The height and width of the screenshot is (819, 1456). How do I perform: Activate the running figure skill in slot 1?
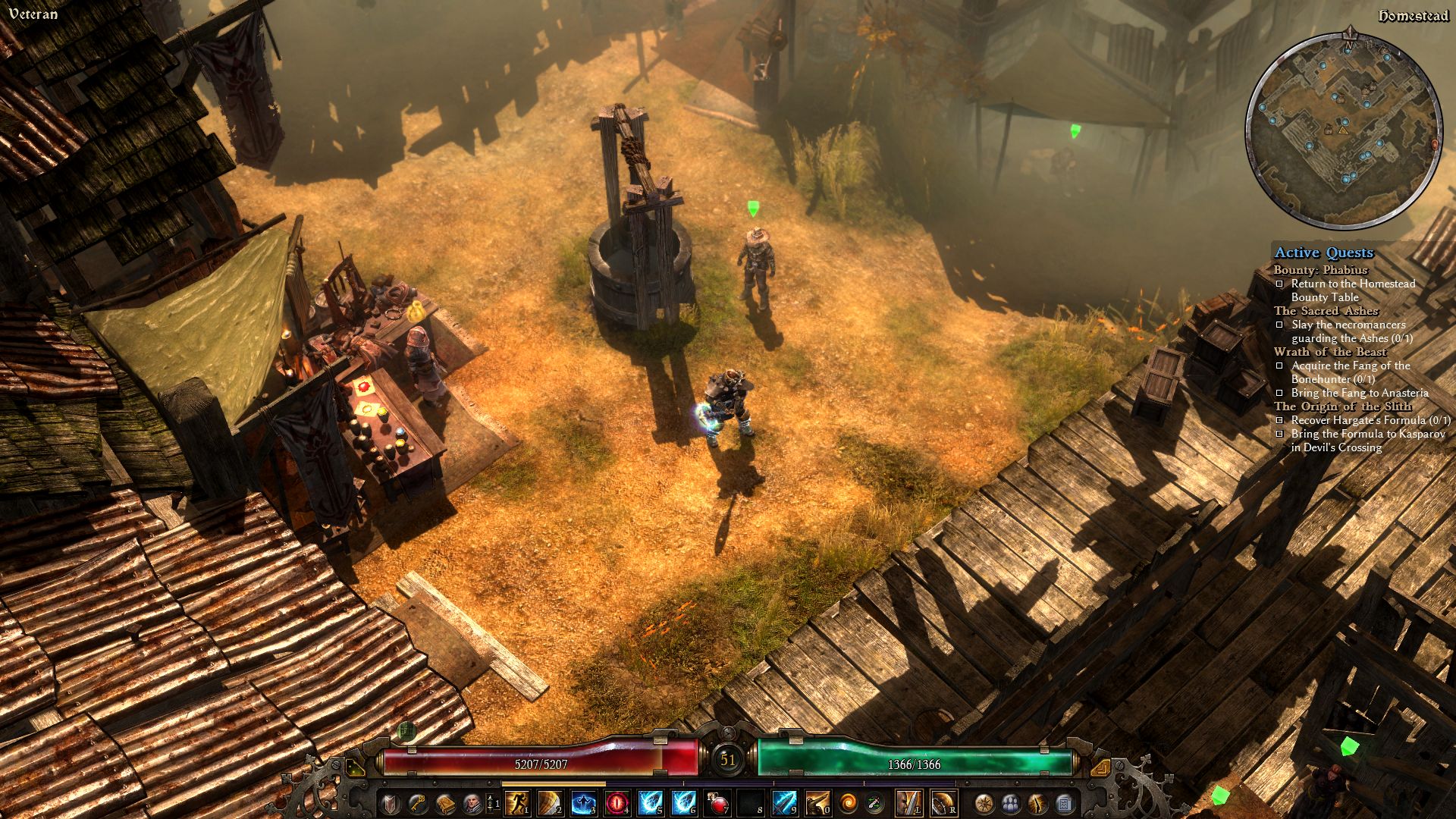516,802
